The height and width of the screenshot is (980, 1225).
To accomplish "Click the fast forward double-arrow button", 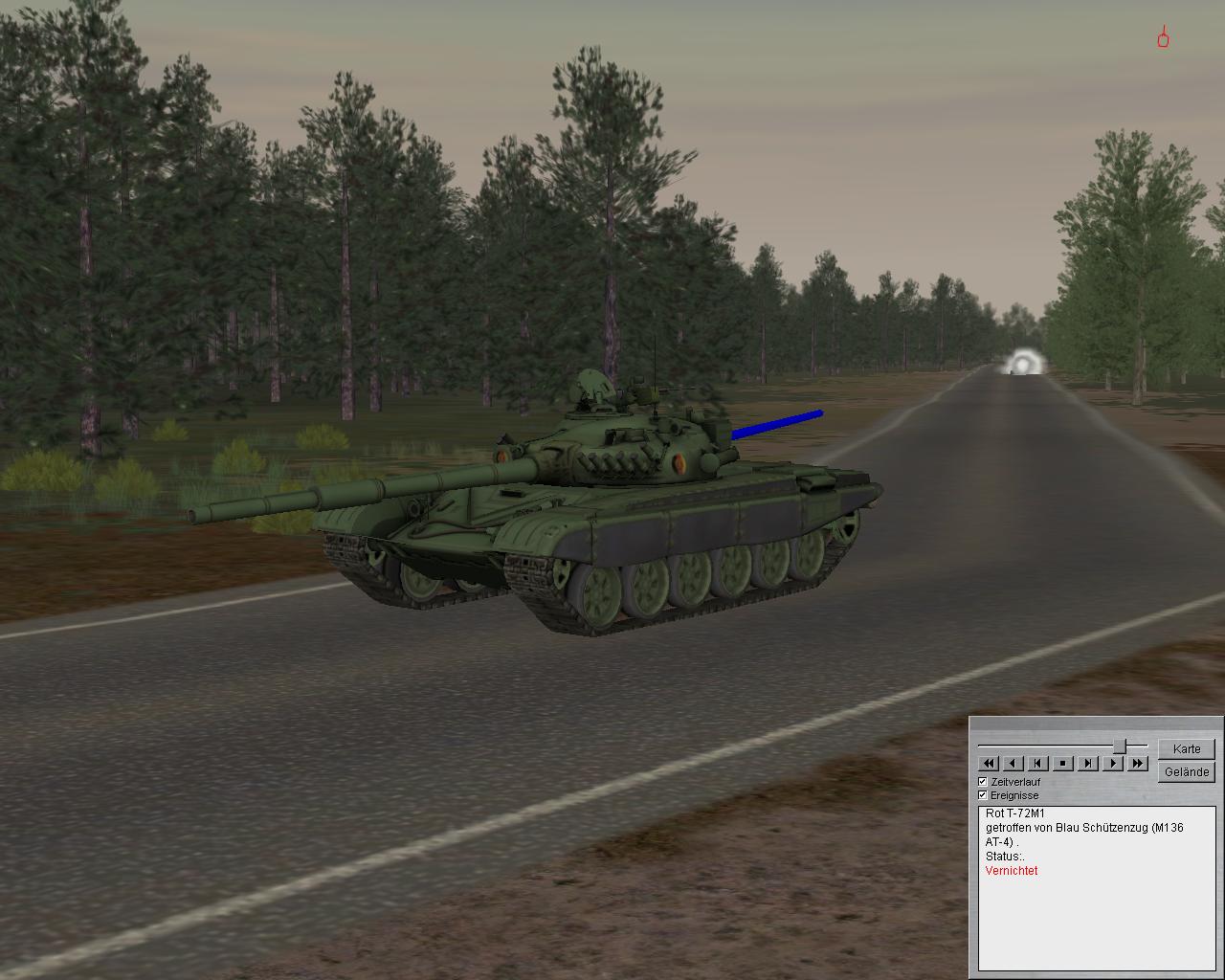I will click(x=1138, y=764).
